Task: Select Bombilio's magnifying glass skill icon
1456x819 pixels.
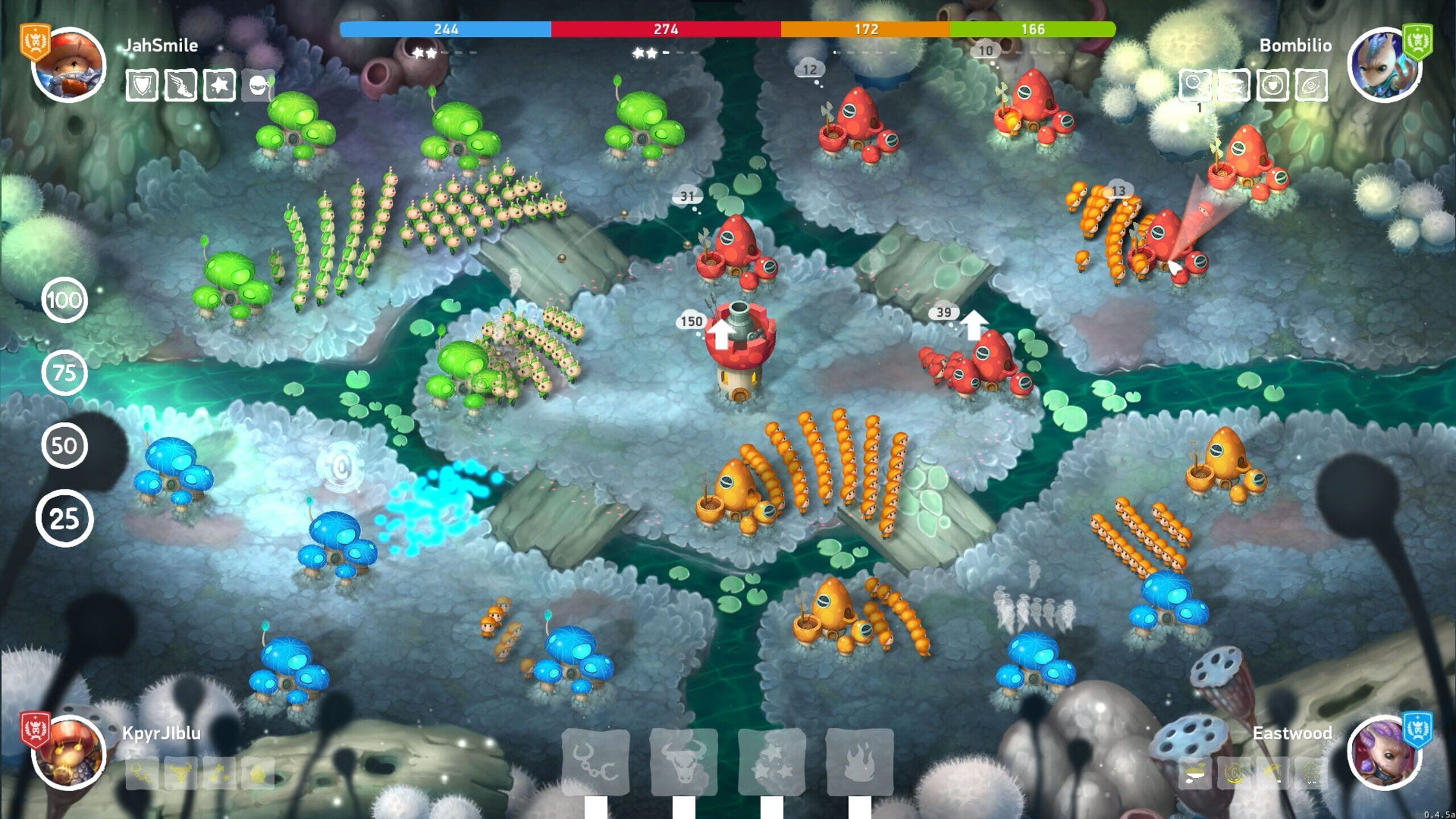Action: (x=1194, y=85)
